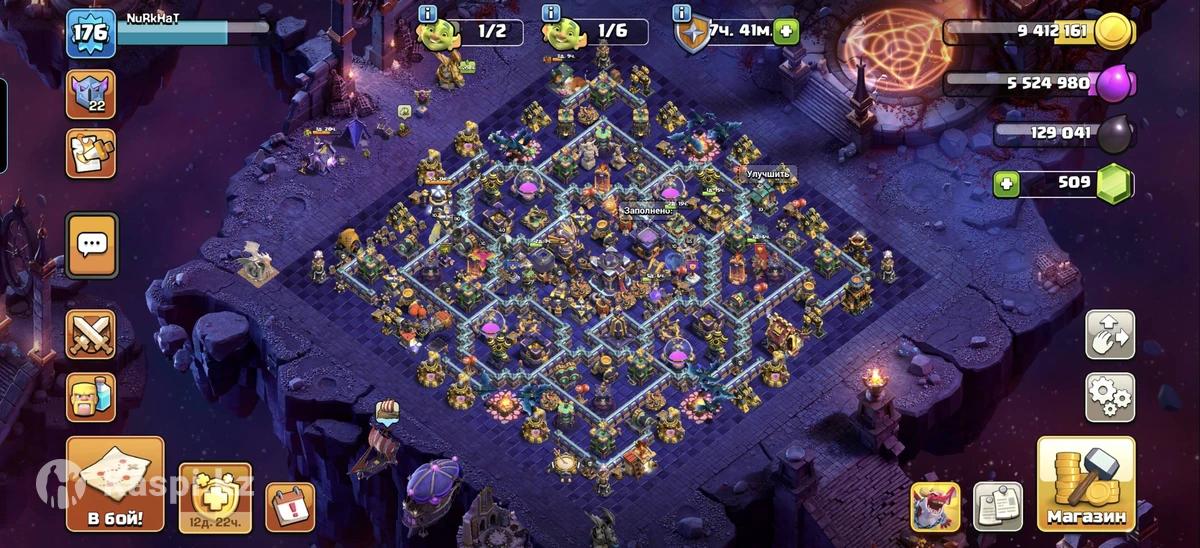
Task: Open the league trophy badge showing 22
Action: 91,94
